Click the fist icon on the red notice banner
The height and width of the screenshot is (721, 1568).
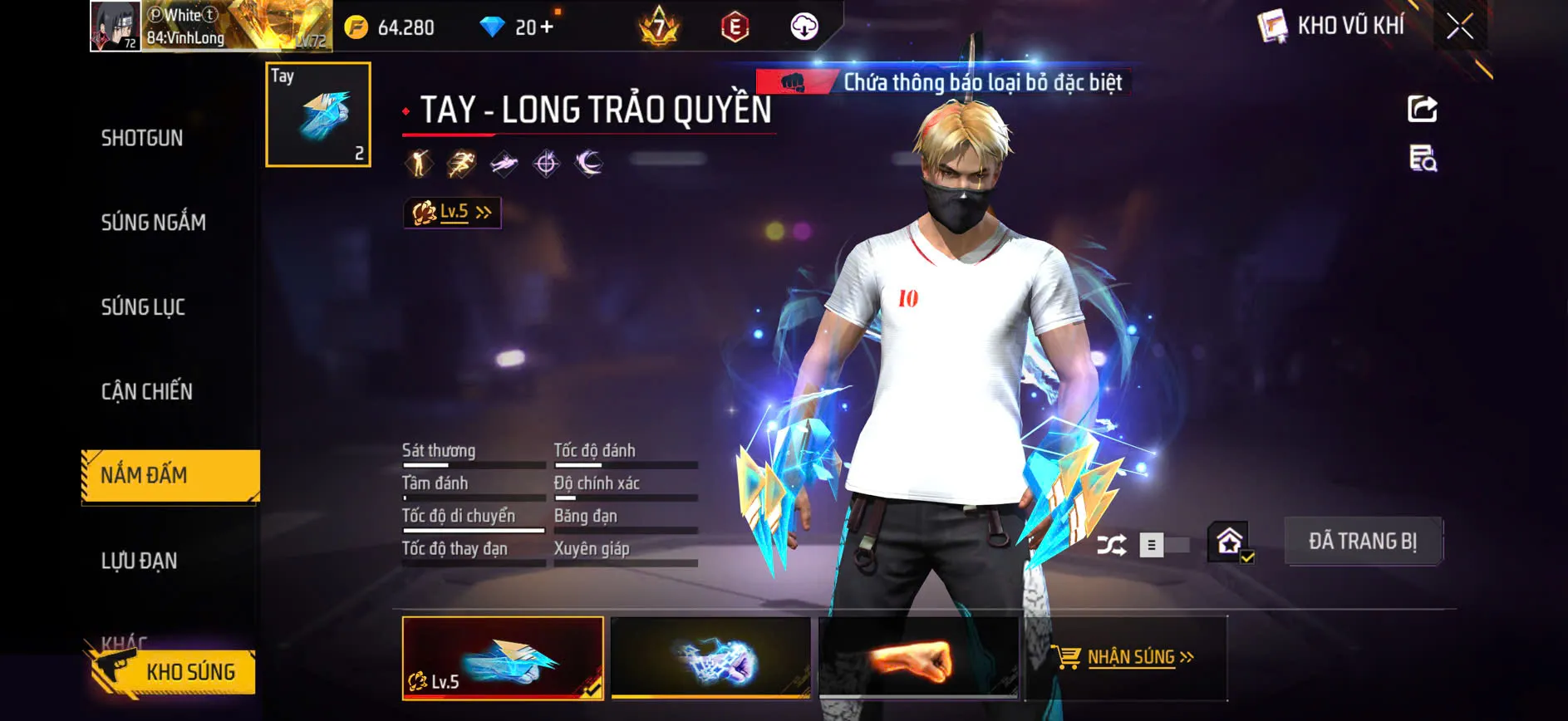click(x=792, y=82)
